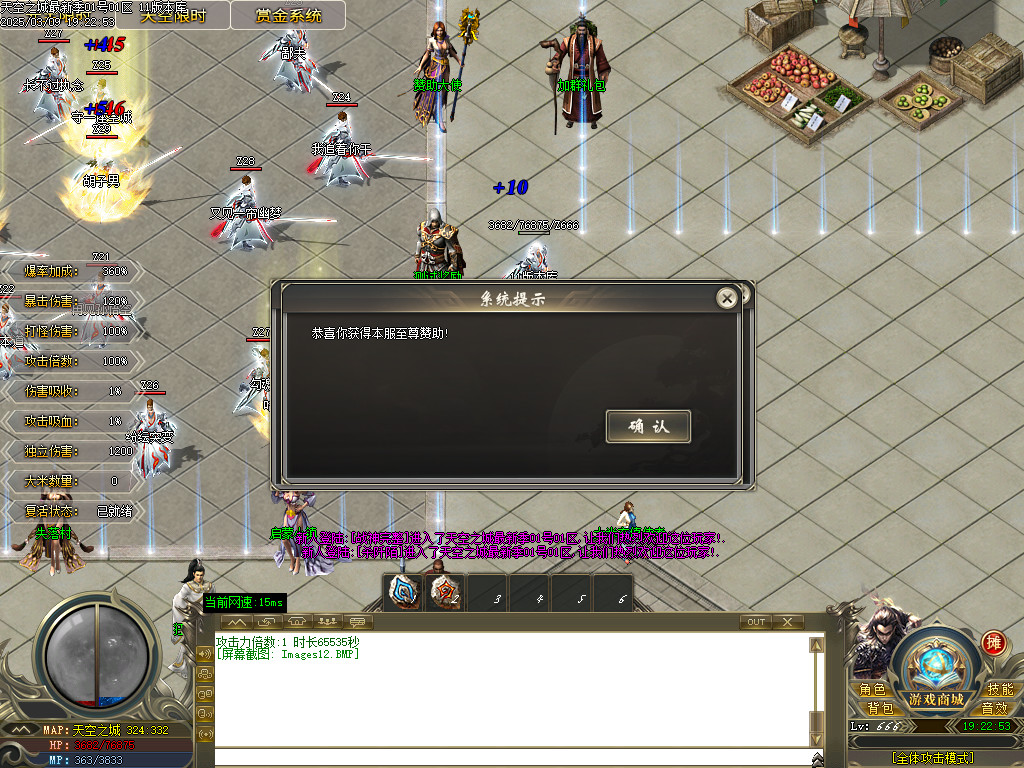Click the circular minimap orb
Image resolution: width=1024 pixels, height=768 pixels.
coord(96,655)
